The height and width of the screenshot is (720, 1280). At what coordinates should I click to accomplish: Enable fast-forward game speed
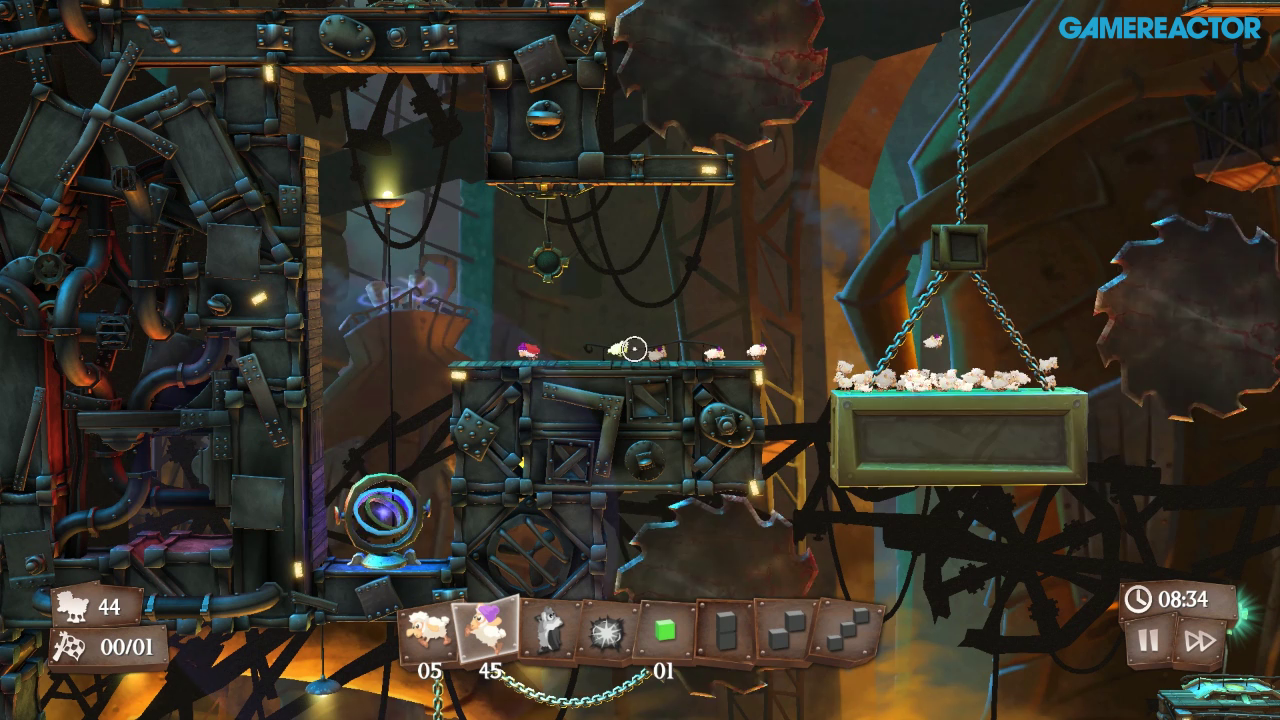[1188, 641]
